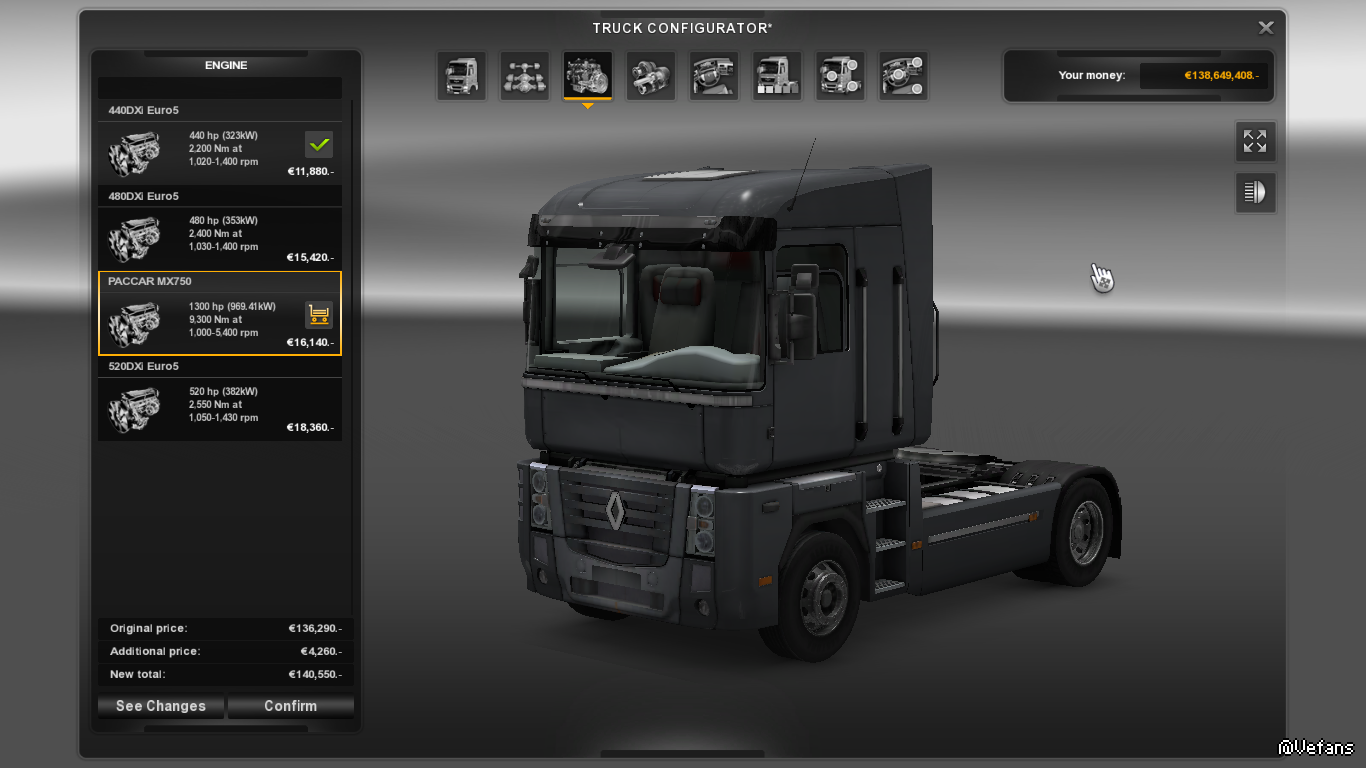
Task: Switch to the truck cabin tab
Action: [x=461, y=76]
